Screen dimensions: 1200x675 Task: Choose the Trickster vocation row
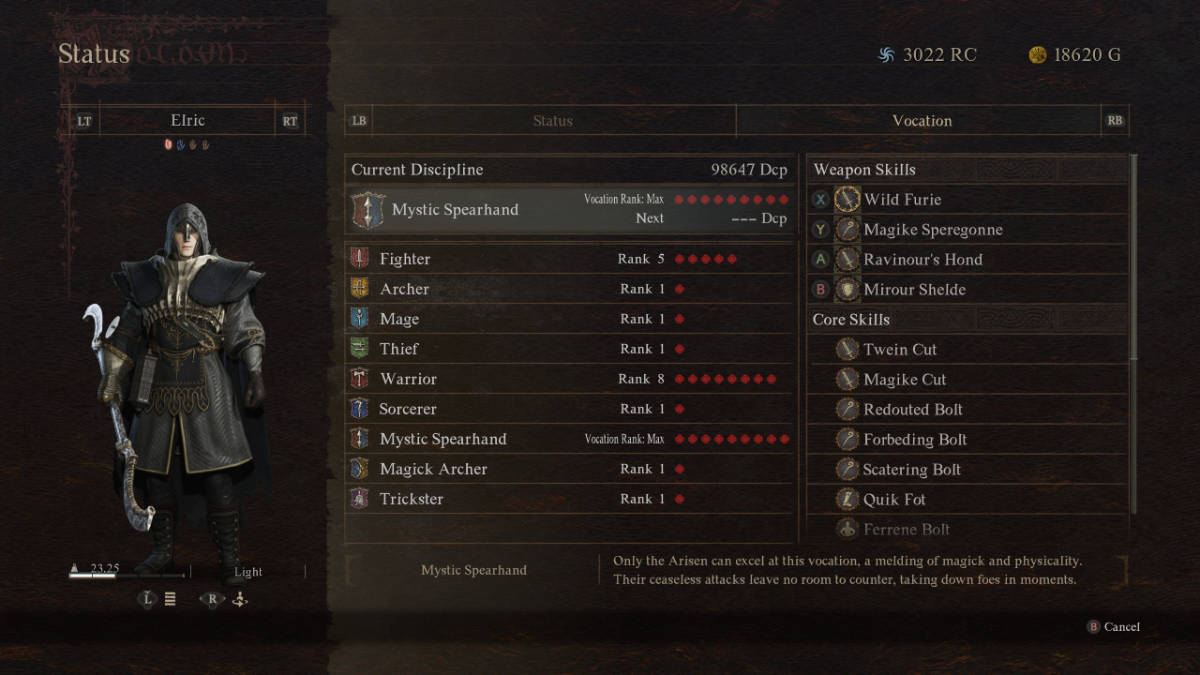(569, 499)
